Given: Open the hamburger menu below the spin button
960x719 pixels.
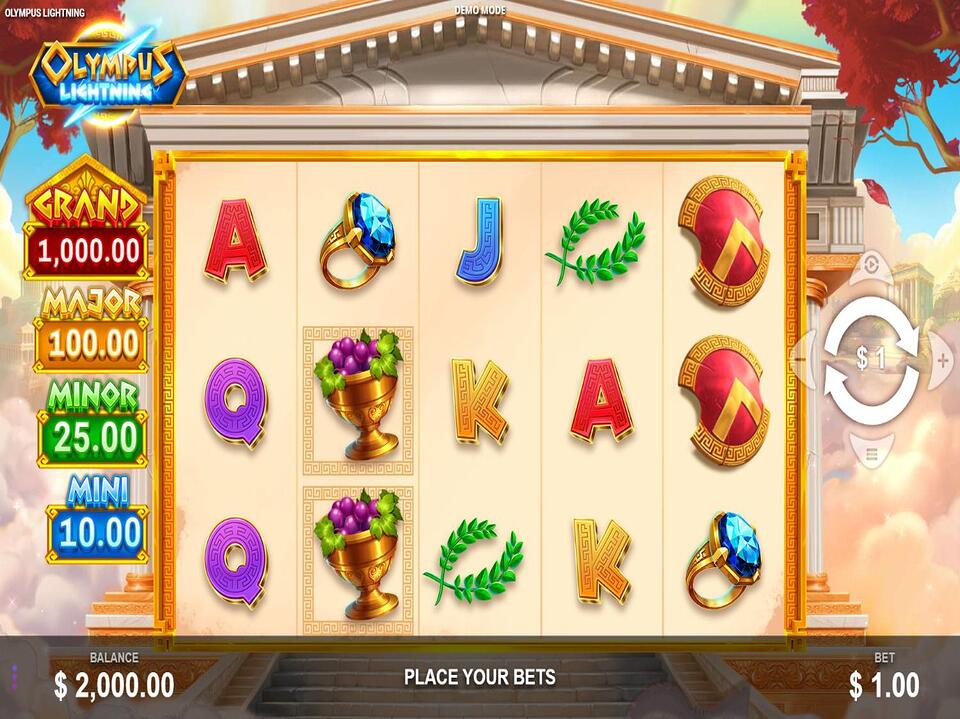Looking at the screenshot, I should [x=871, y=455].
